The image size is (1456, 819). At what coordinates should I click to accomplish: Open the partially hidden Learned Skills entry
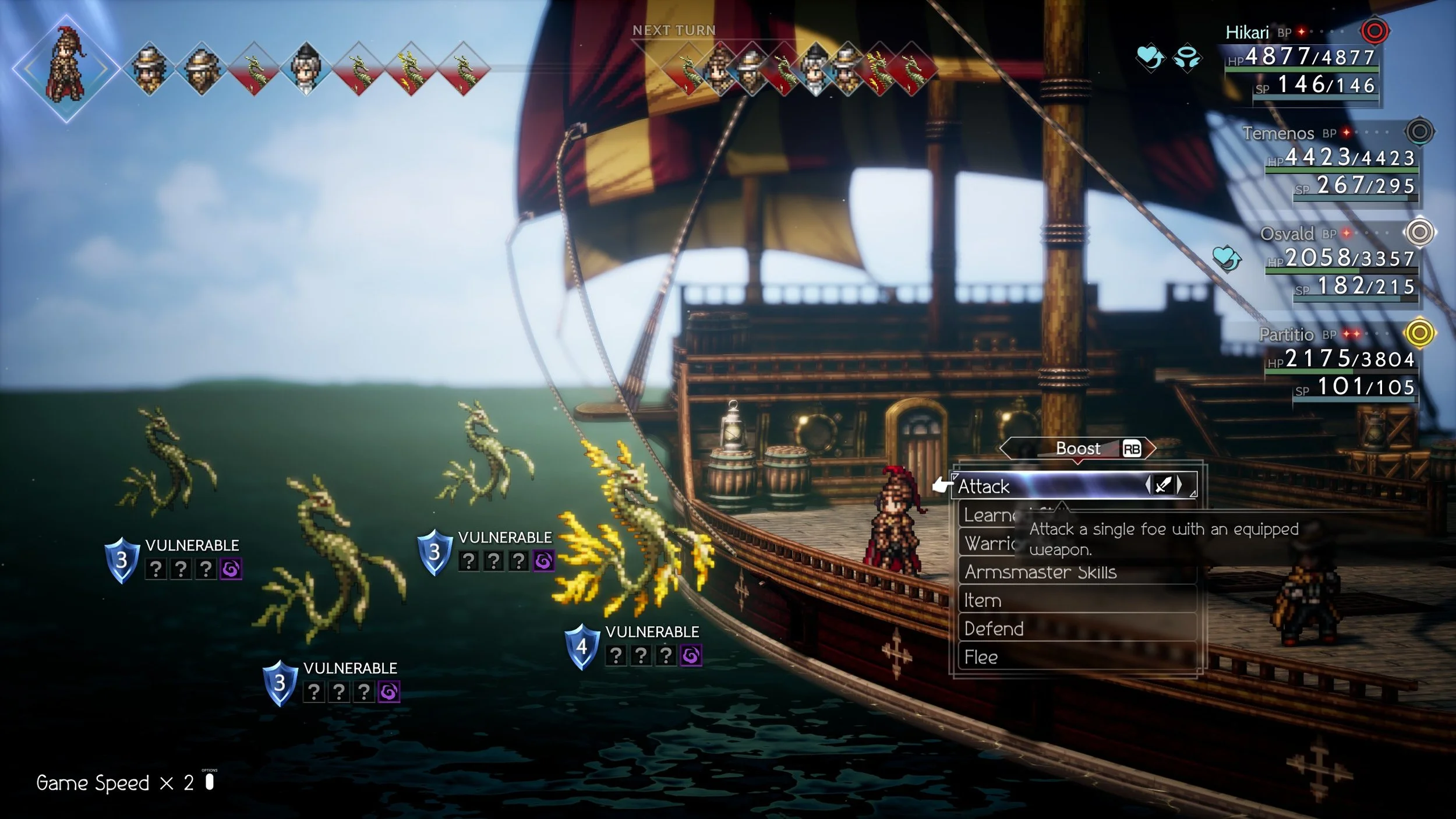click(x=988, y=516)
